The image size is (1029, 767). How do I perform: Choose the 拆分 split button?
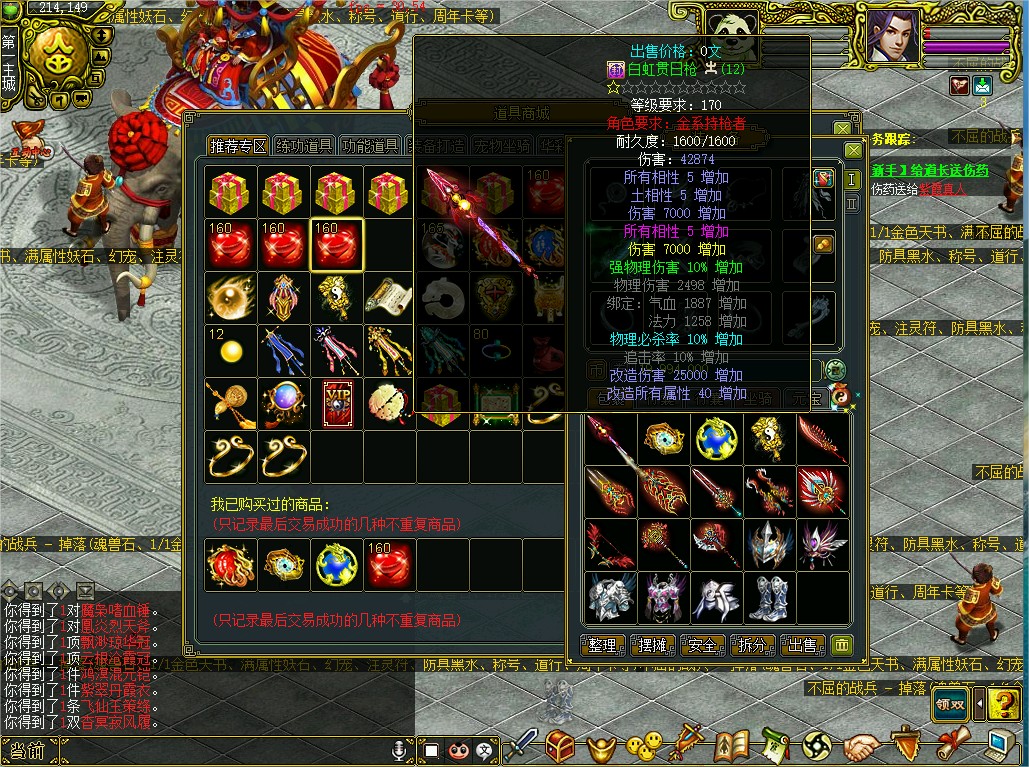click(x=753, y=645)
